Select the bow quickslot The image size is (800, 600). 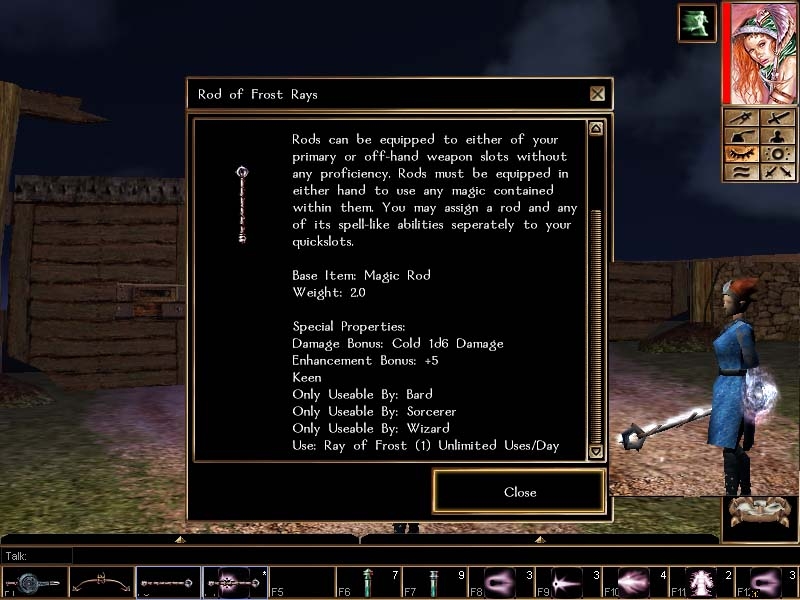pos(101,582)
